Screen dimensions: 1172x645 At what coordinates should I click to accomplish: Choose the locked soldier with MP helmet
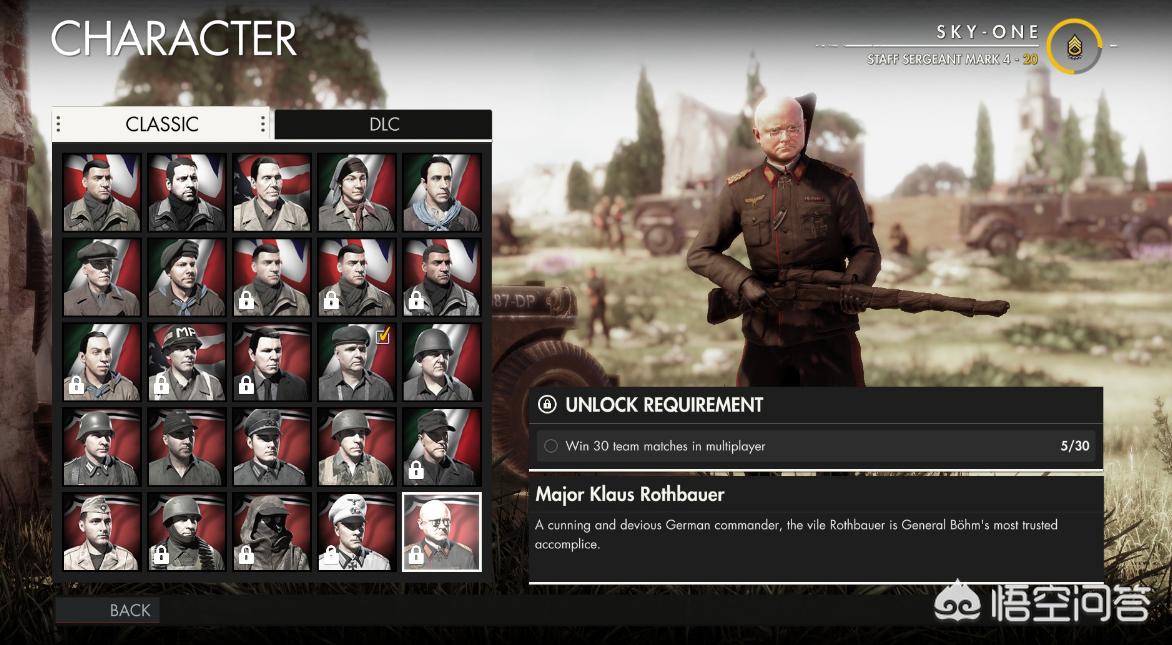pyautogui.click(x=187, y=362)
